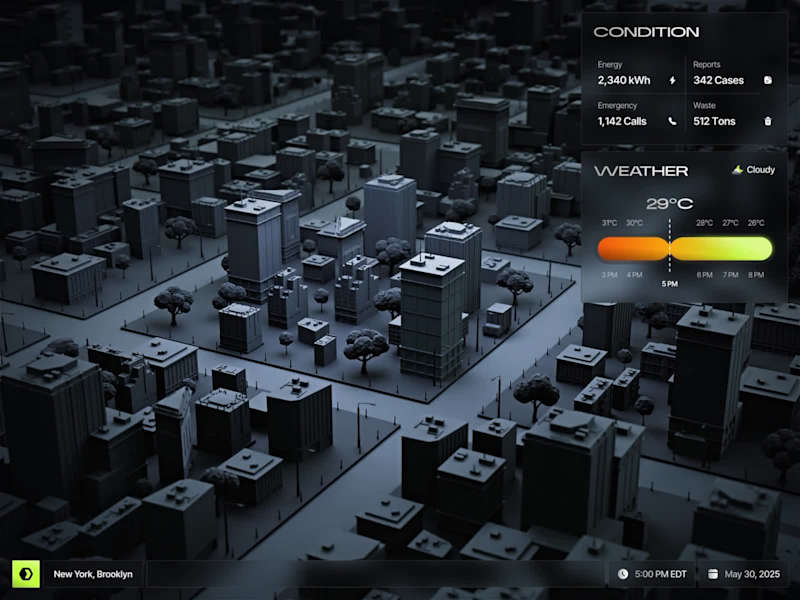Open the New York, Brooklyn location selector
Viewport: 800px width, 600px height.
(x=92, y=574)
